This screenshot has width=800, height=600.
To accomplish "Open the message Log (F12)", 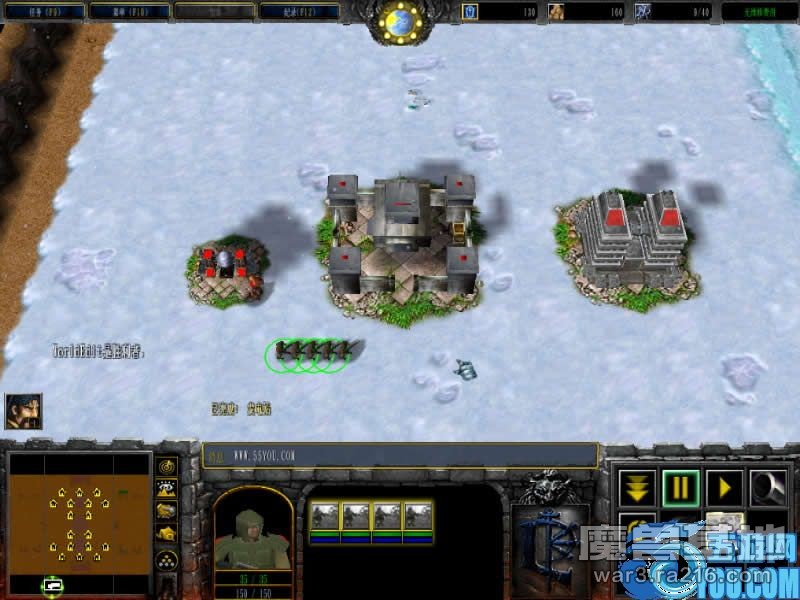I will [299, 12].
